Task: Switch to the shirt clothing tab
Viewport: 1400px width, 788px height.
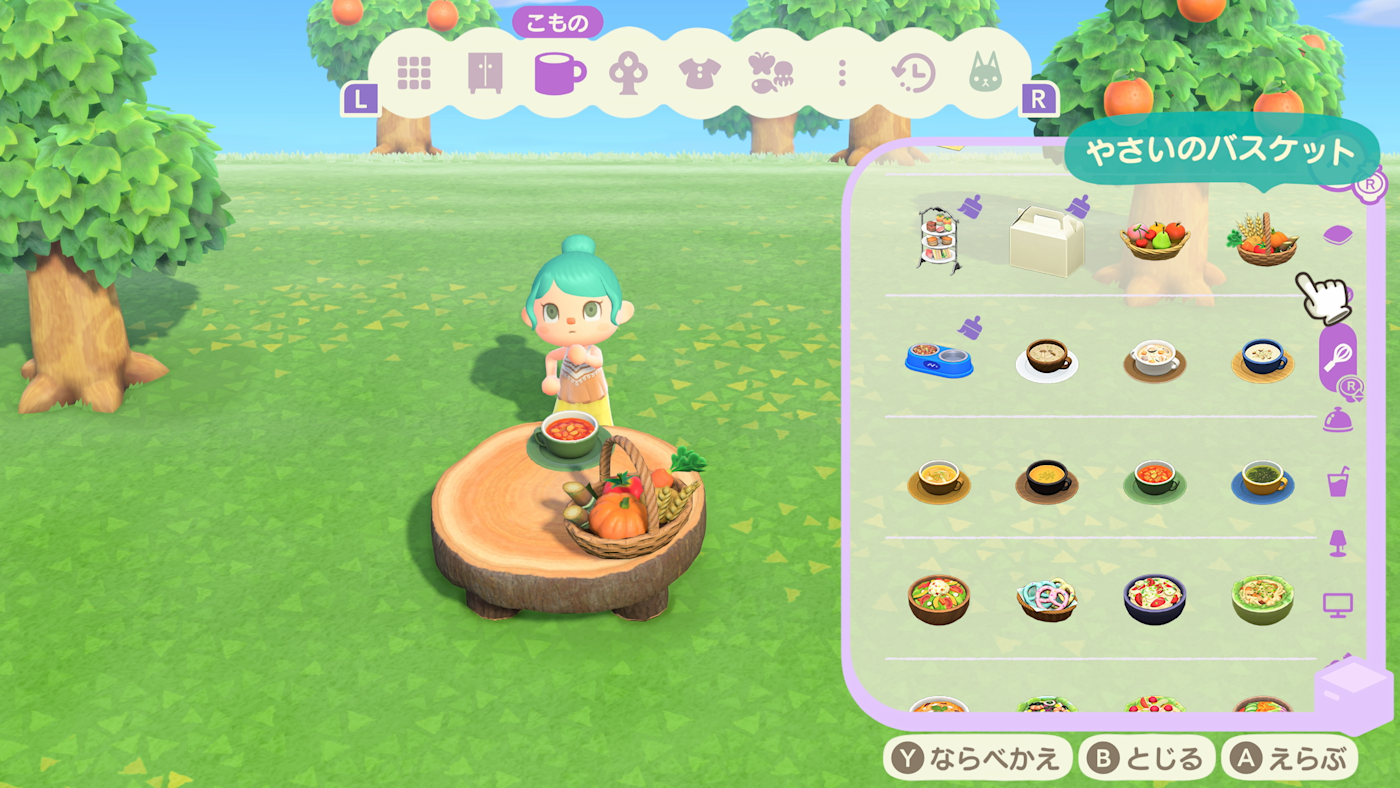Action: point(700,70)
